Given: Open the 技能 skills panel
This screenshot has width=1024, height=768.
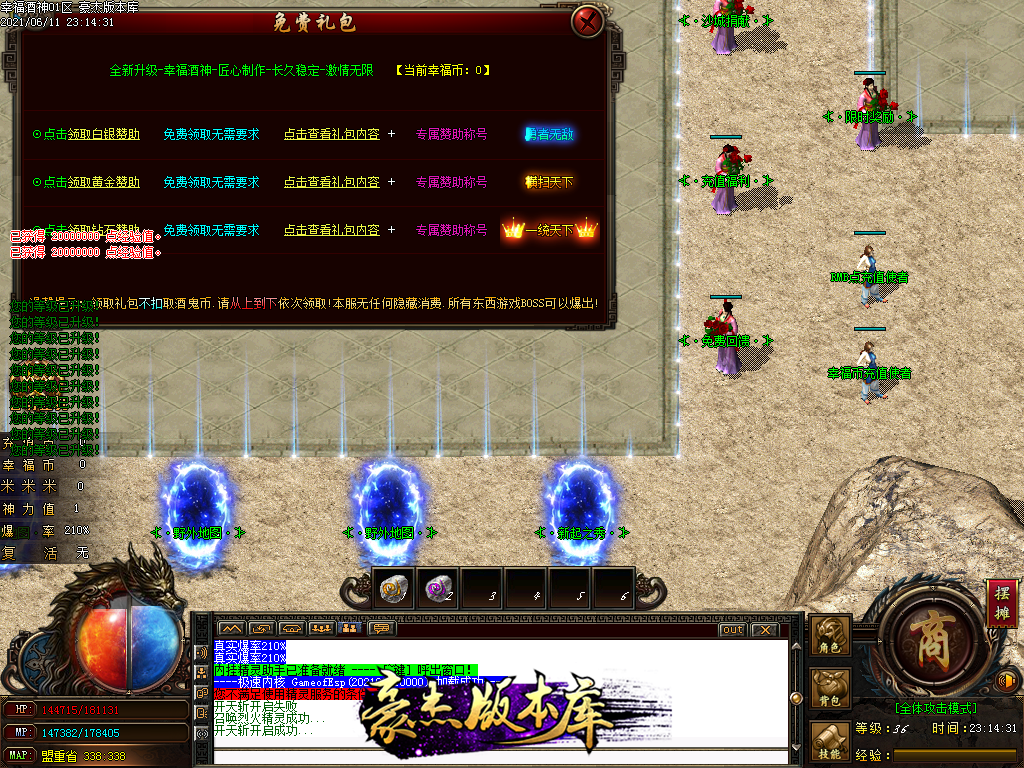Looking at the screenshot, I should tap(830, 742).
